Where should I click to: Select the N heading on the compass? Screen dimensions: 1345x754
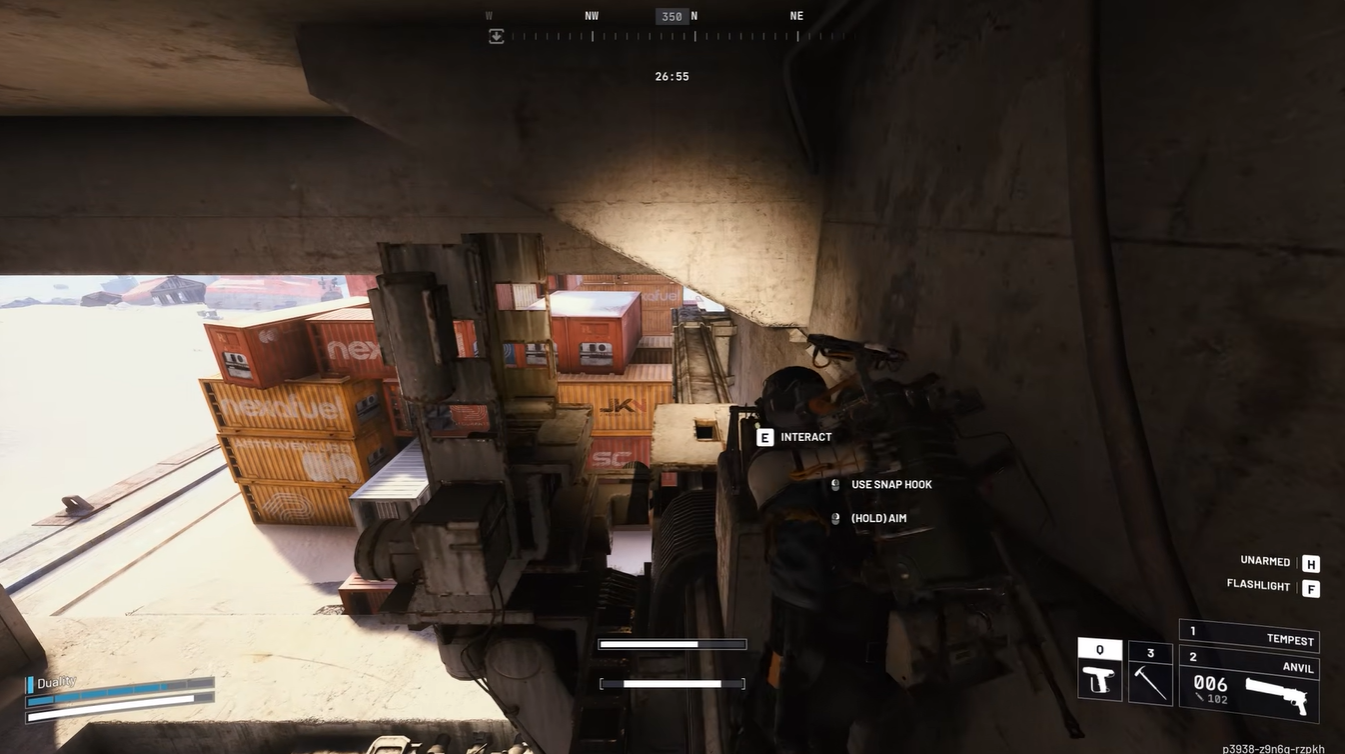coord(694,16)
